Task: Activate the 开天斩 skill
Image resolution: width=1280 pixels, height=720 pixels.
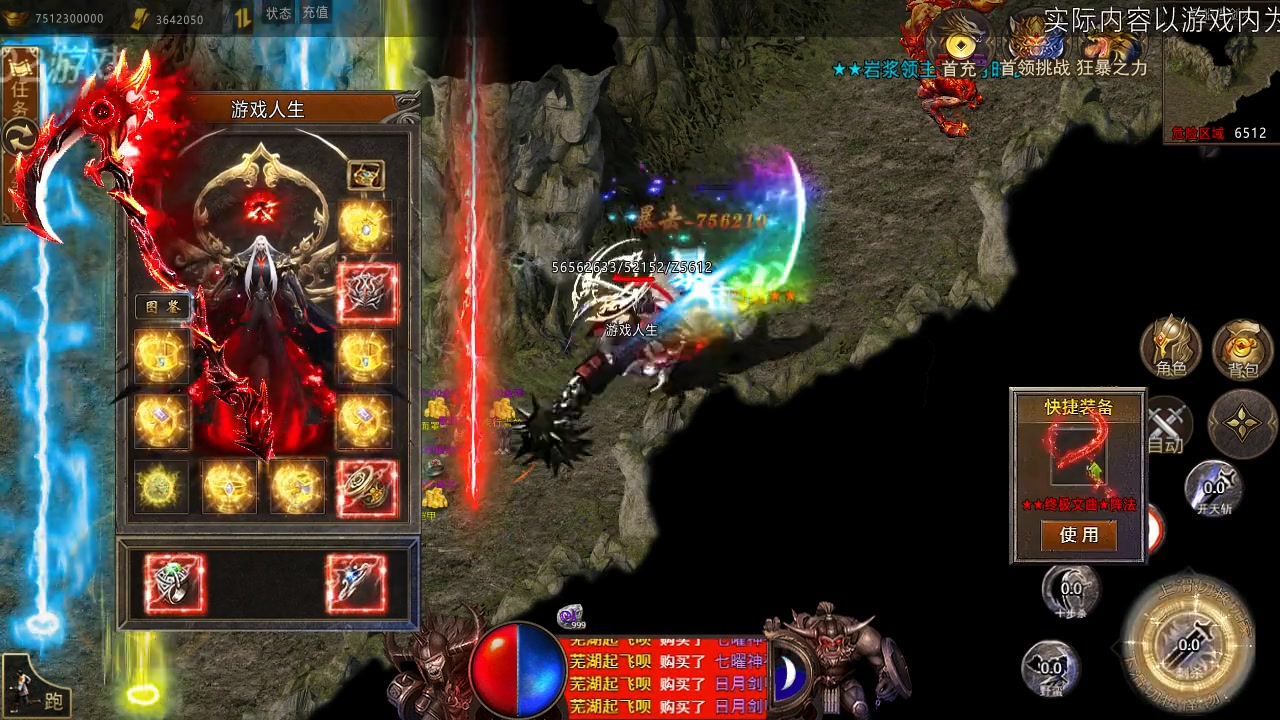Action: click(x=1213, y=488)
